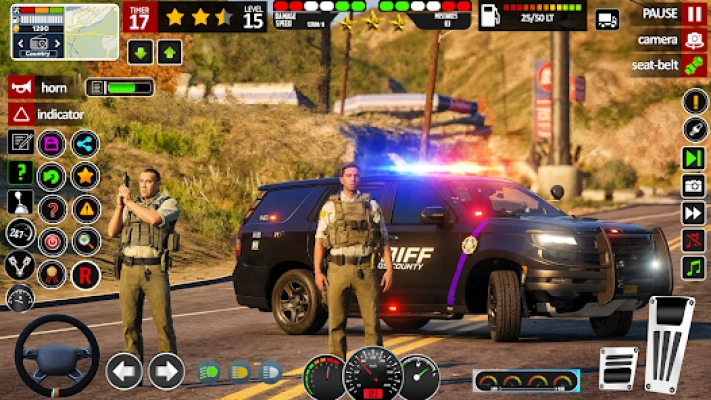Screen dimensions: 711x400
Task: Tap the blue share icon
Action: [x=85, y=143]
